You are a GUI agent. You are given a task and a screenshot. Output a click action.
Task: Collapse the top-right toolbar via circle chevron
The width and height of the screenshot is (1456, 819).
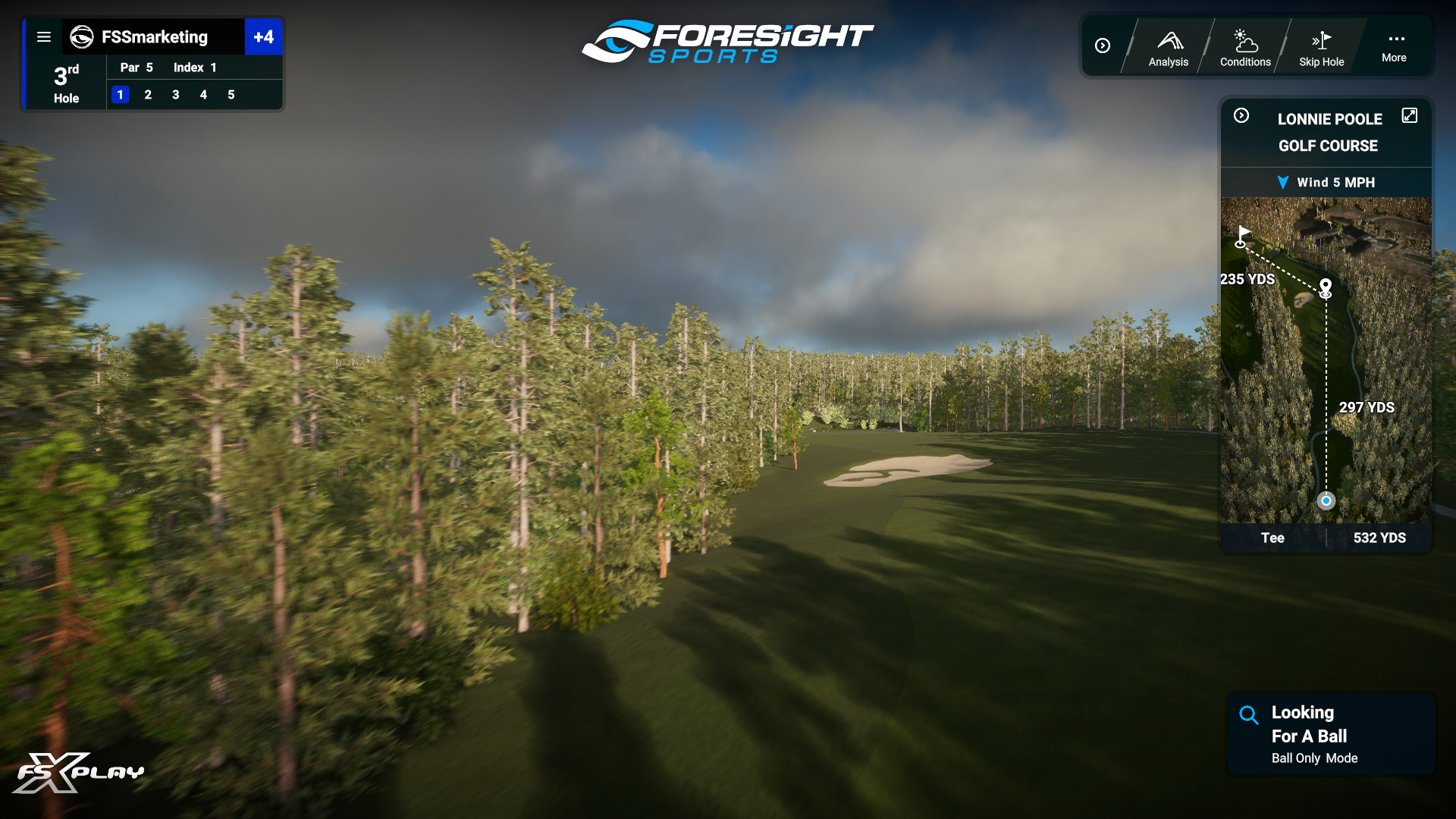(x=1103, y=45)
